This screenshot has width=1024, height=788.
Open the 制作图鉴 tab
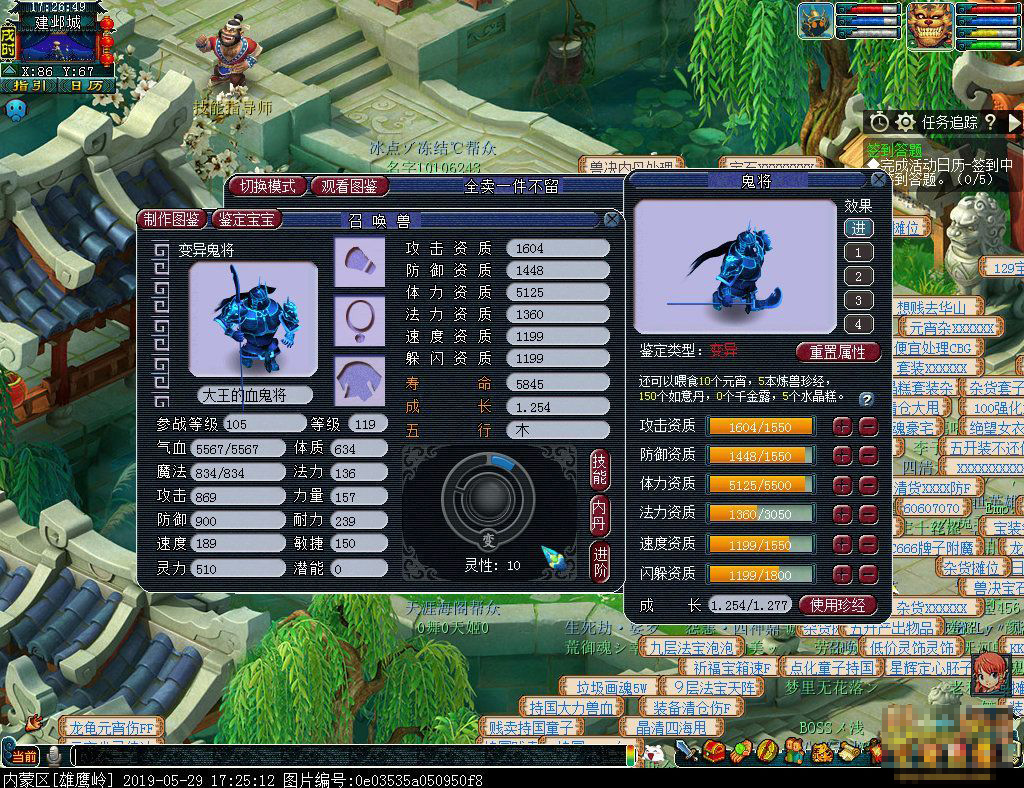coord(171,220)
